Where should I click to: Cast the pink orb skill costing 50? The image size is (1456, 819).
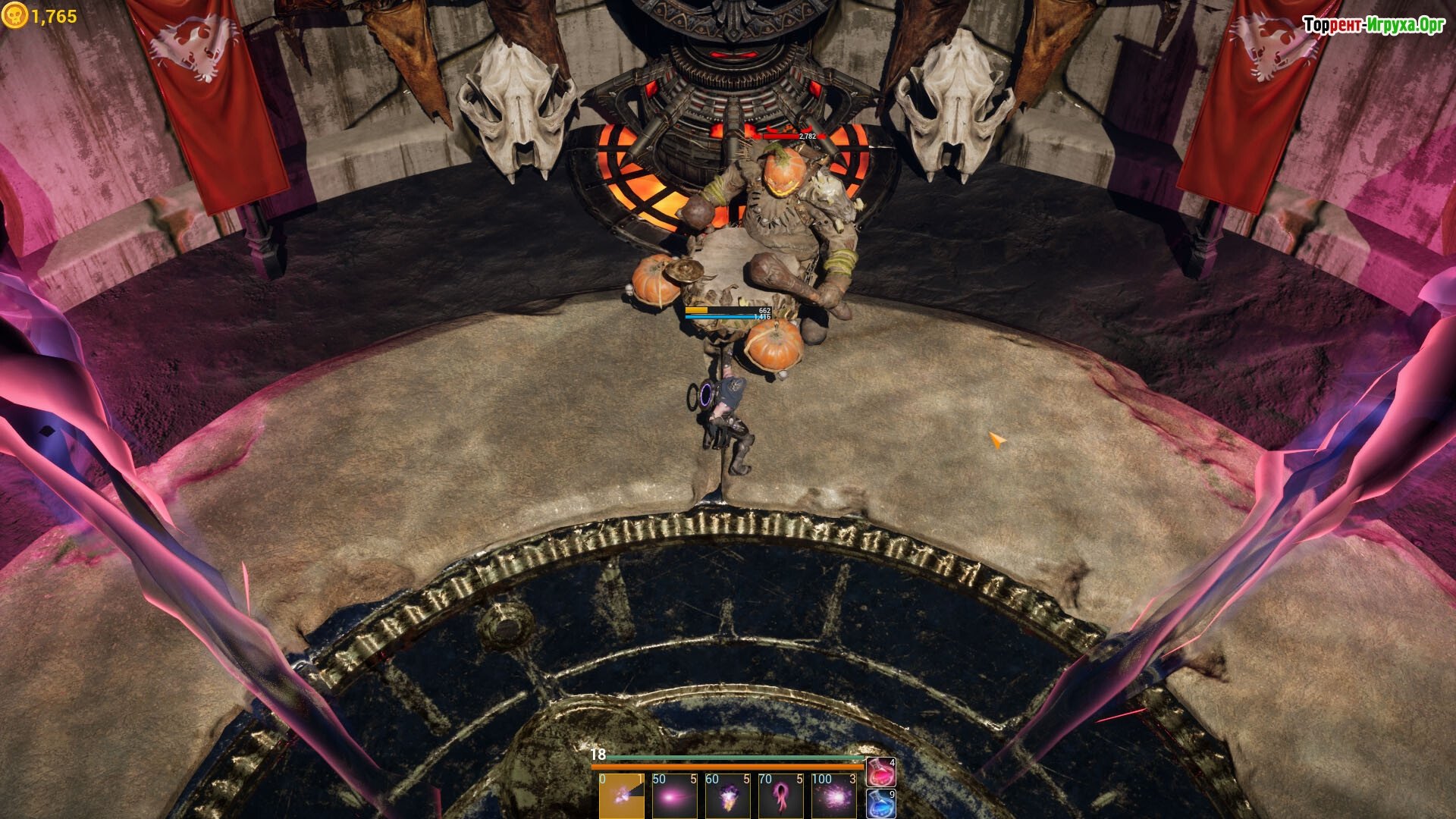tap(674, 795)
